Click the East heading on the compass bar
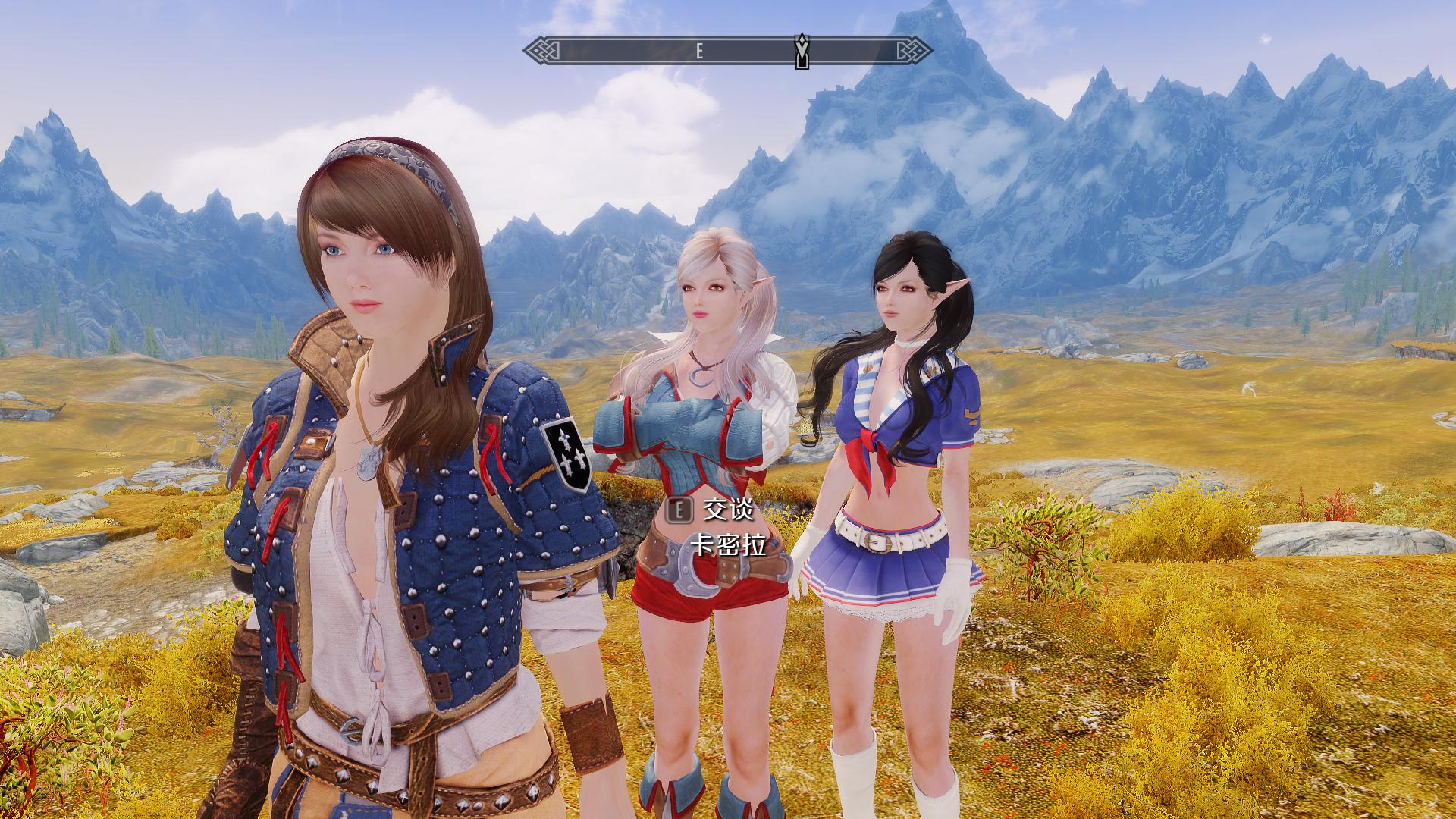 [x=699, y=52]
